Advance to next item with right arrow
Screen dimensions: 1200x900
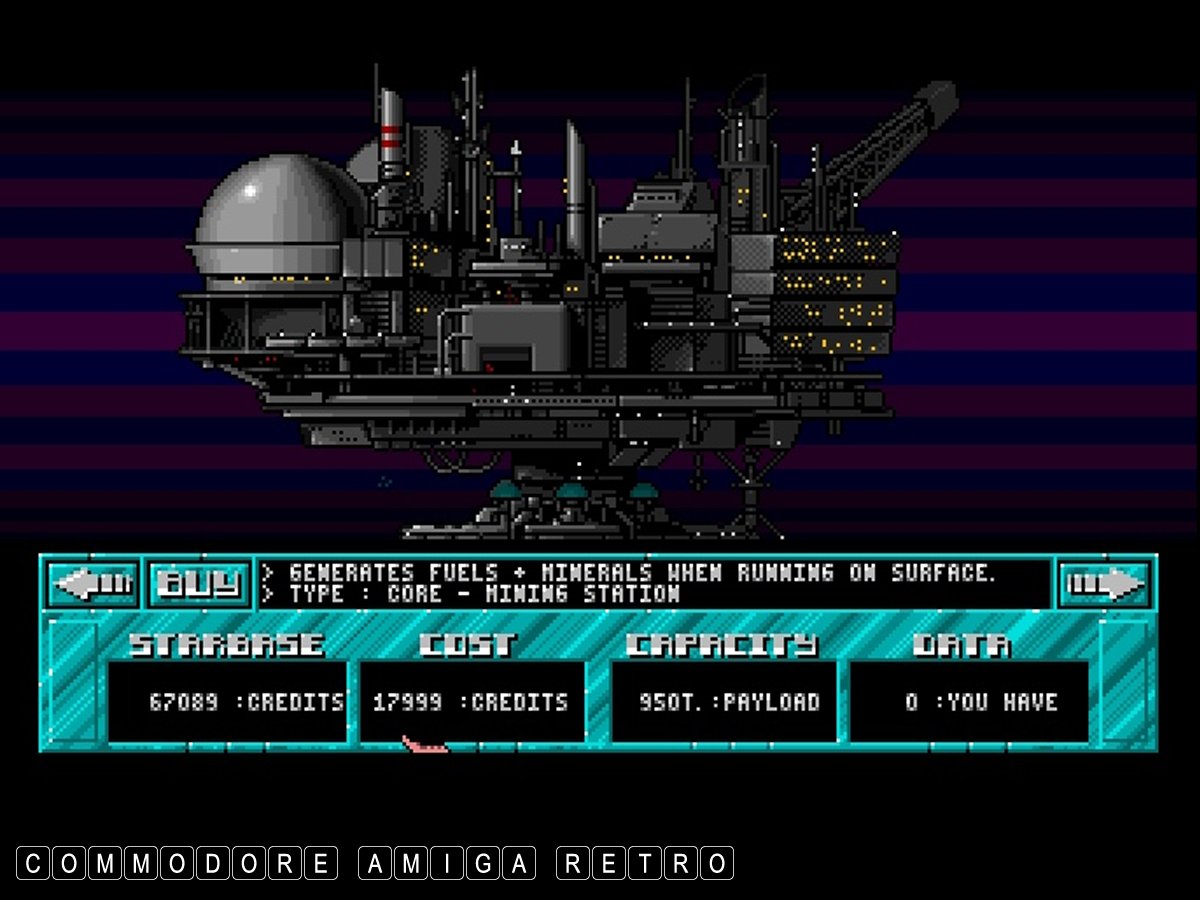(1104, 583)
